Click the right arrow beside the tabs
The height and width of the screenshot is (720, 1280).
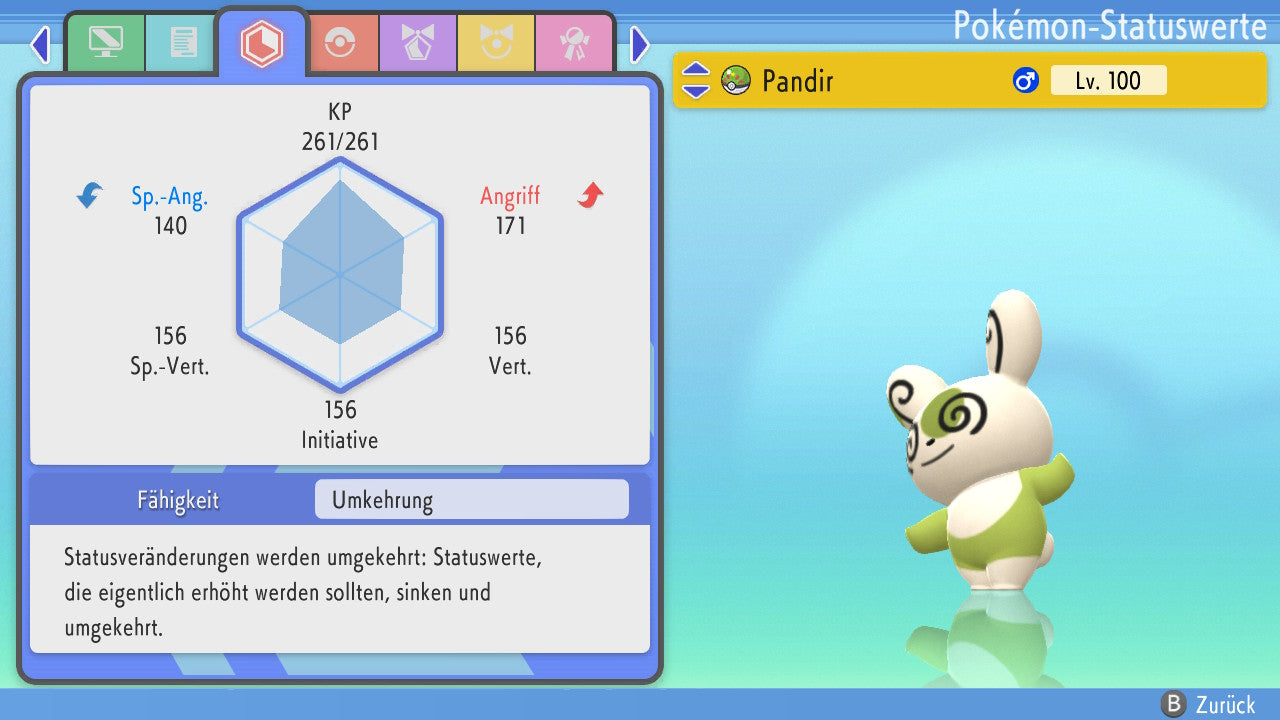pyautogui.click(x=640, y=44)
